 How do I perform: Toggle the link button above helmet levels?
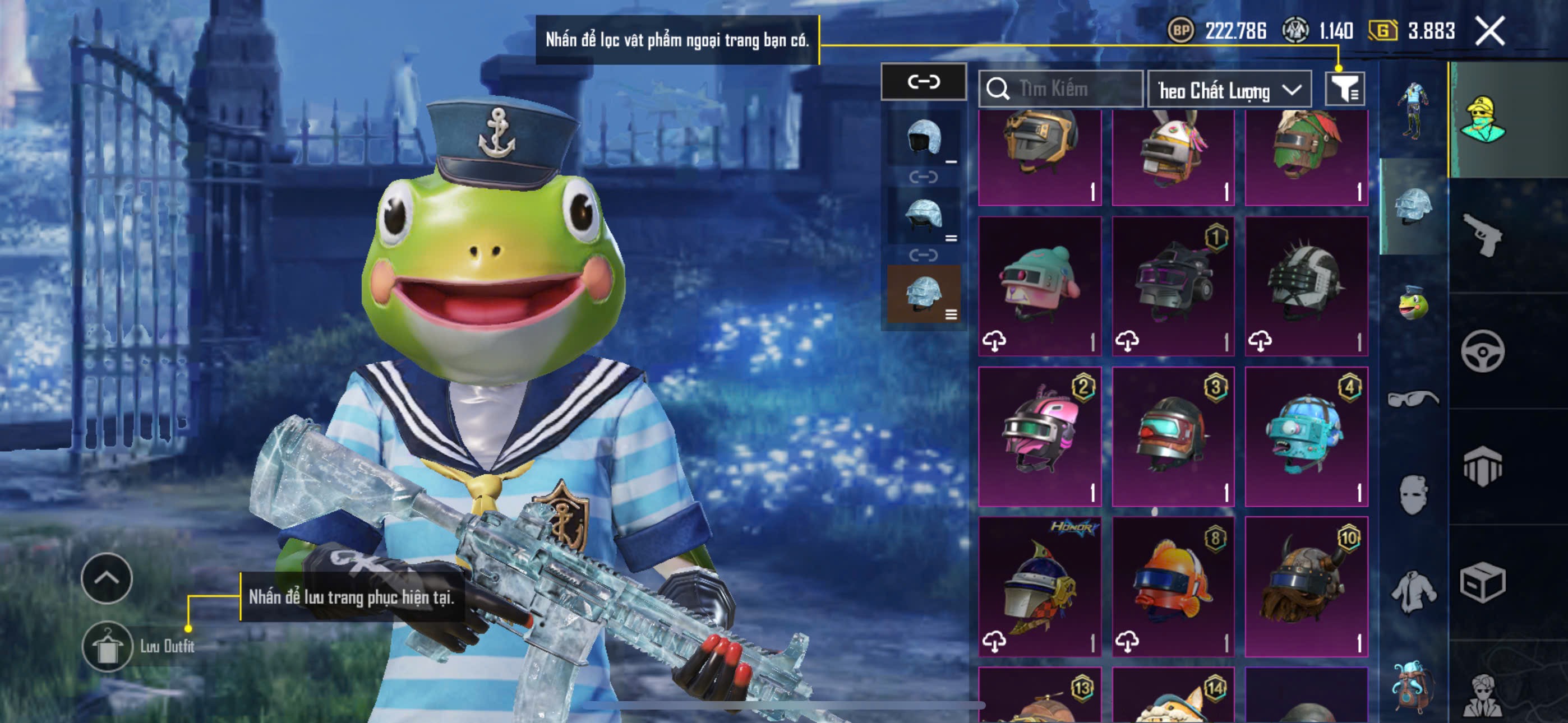coord(923,82)
